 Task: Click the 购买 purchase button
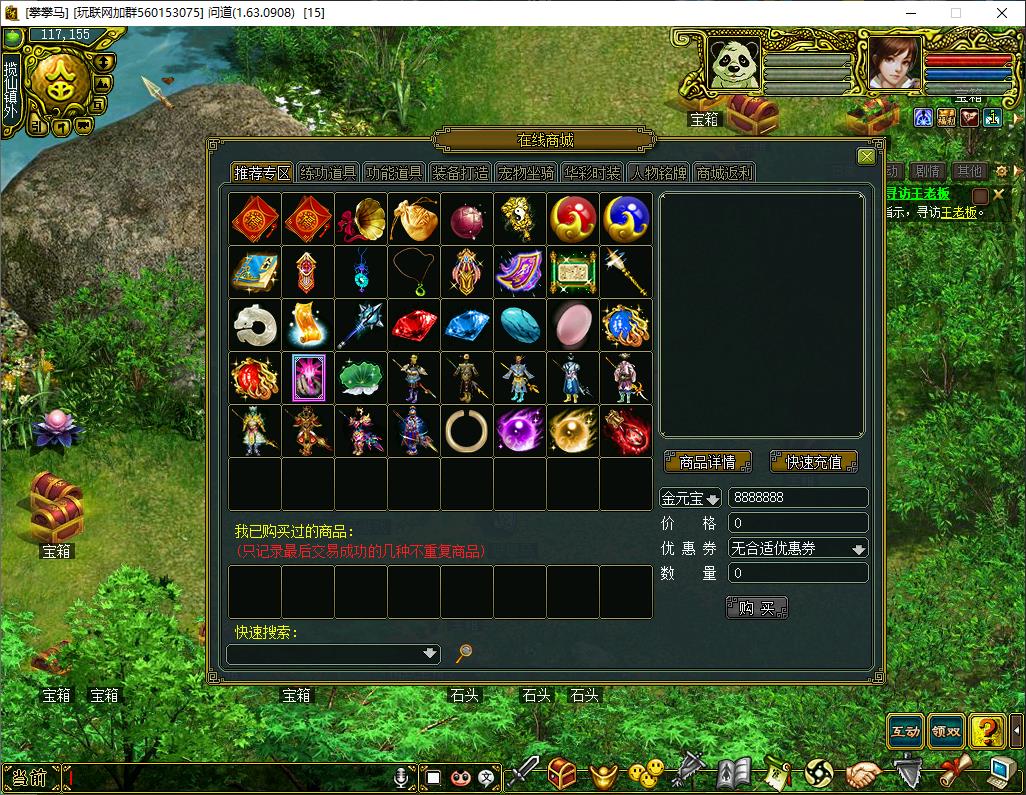click(756, 607)
